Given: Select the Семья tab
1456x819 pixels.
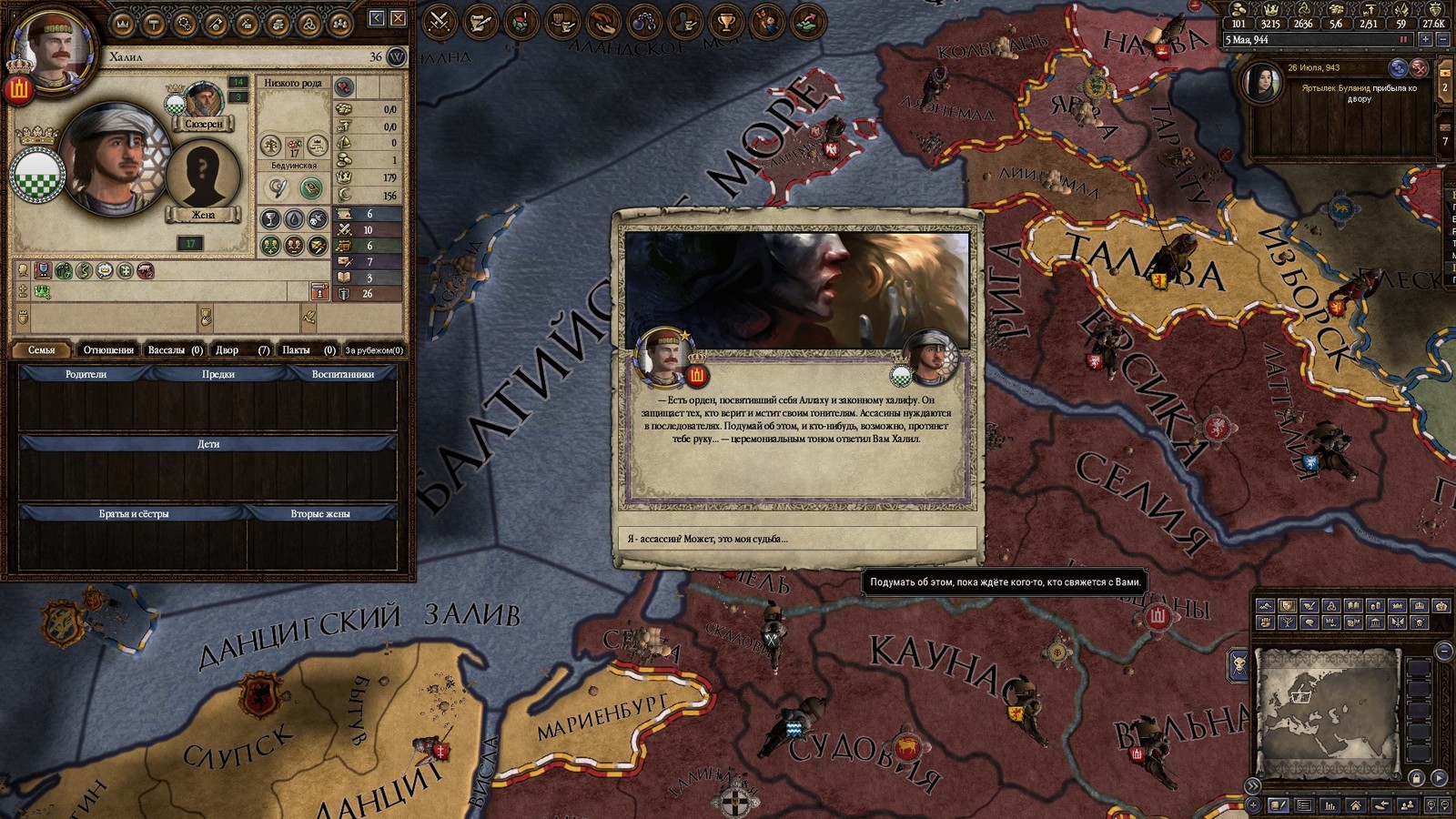Looking at the screenshot, I should pos(42,349).
